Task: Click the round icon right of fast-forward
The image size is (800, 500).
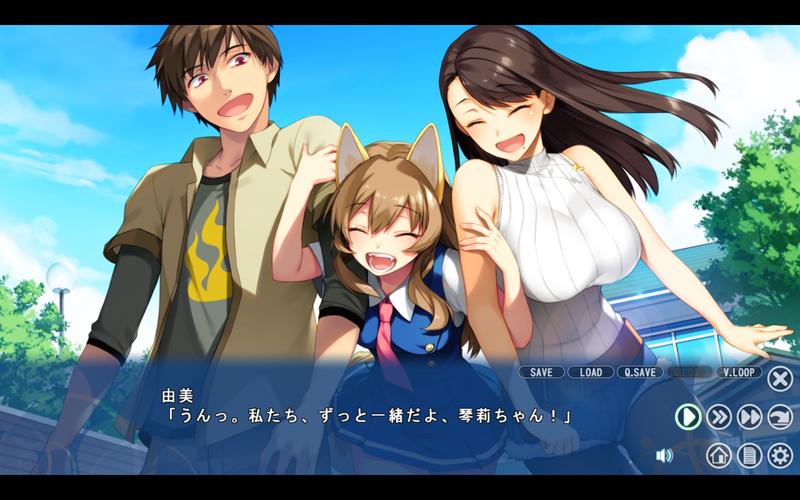Action: click(x=780, y=417)
